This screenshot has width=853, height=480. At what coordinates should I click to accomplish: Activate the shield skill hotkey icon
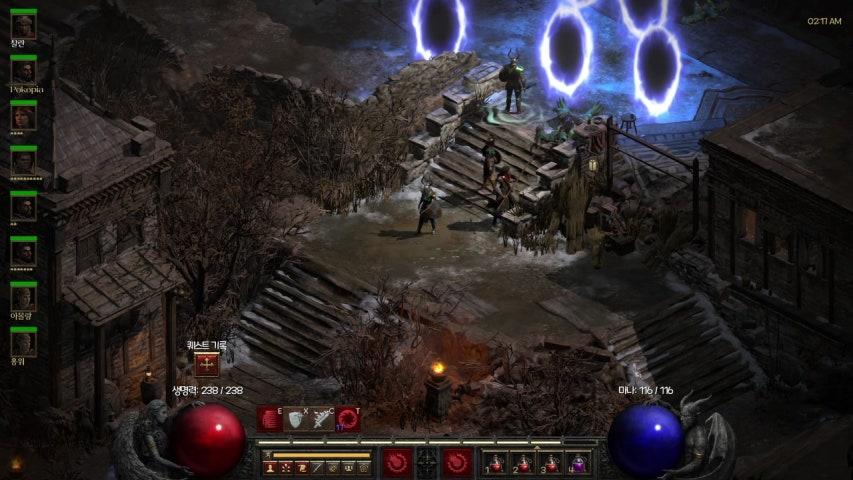(296, 419)
